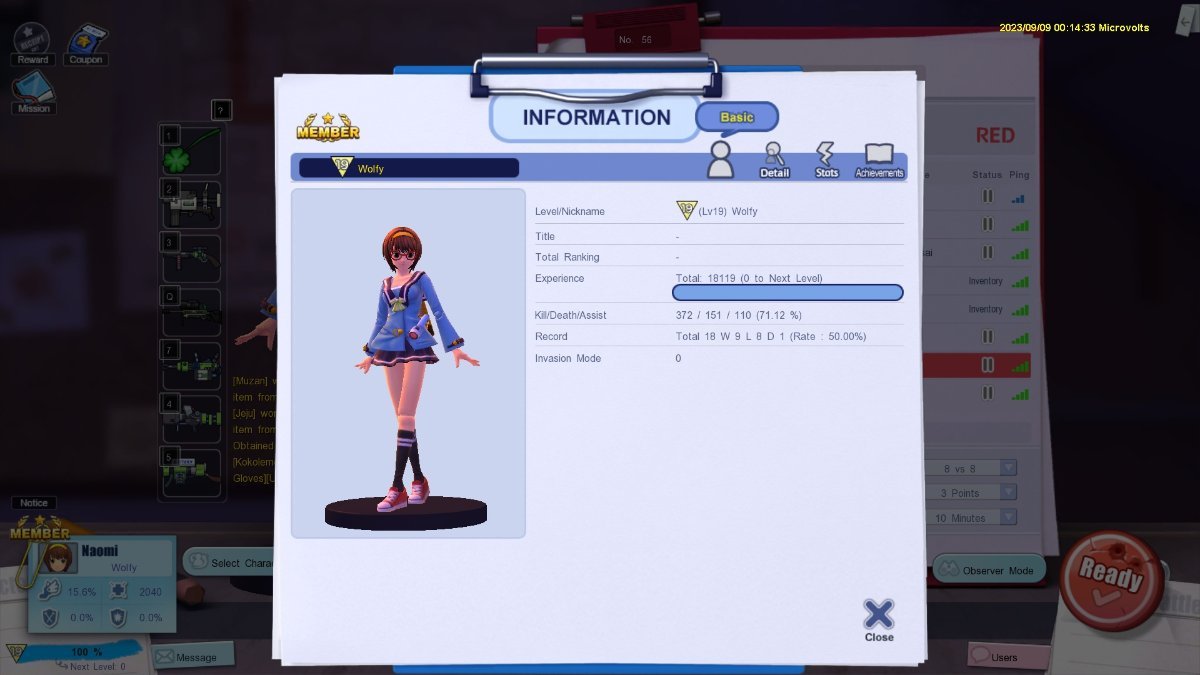Open the Stats tab
Screen dimensions: 1200x675
tap(826, 160)
